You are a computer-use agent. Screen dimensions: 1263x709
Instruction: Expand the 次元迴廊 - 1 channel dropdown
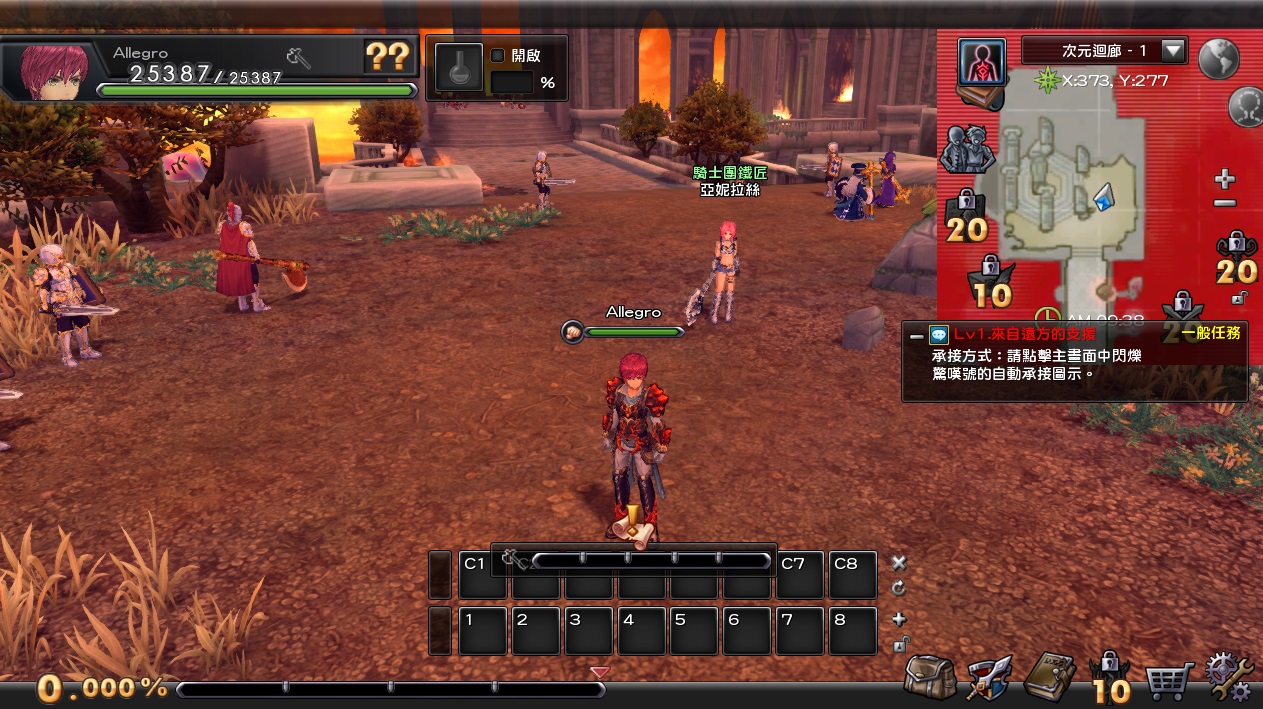click(x=1172, y=50)
